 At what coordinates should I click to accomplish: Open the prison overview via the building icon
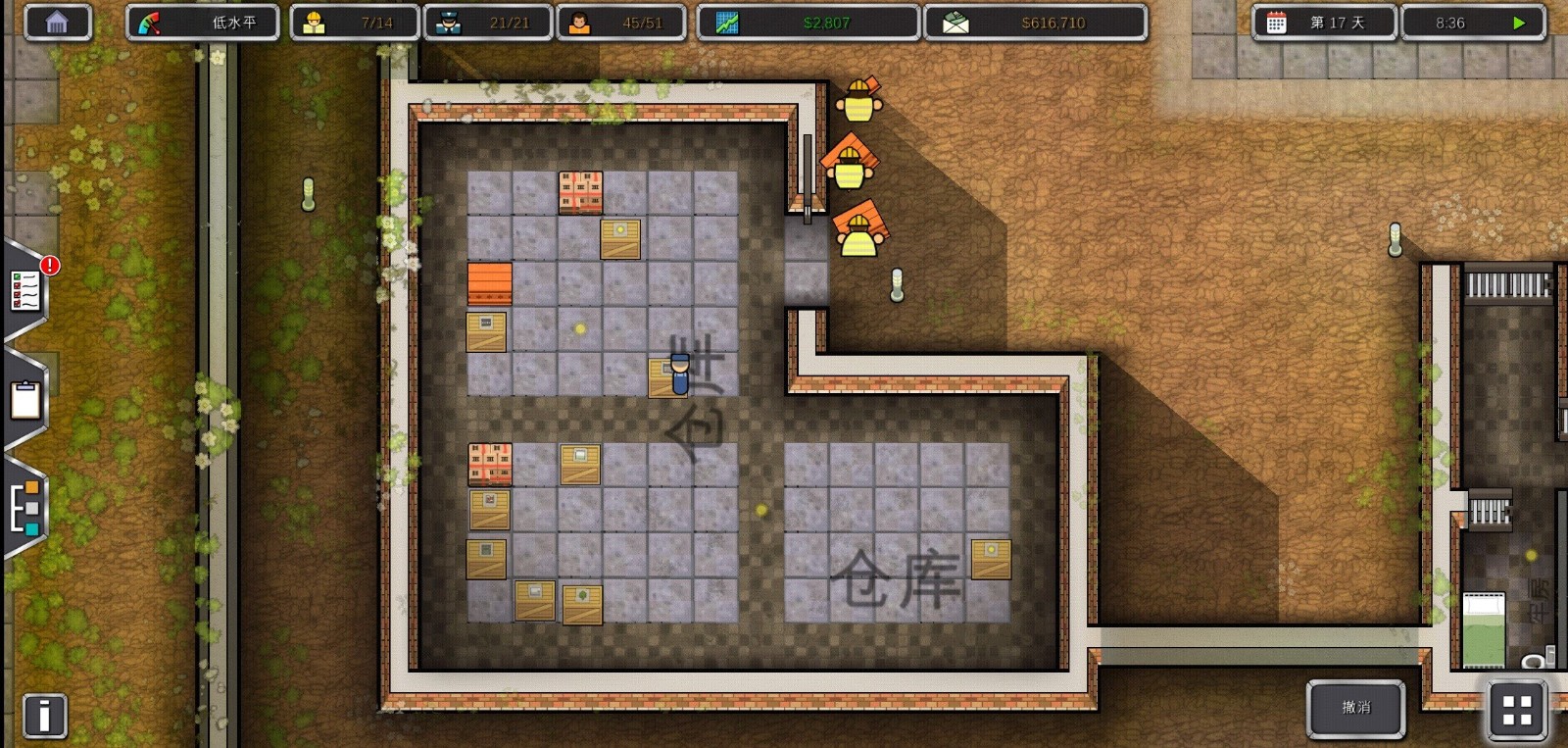pos(58,21)
